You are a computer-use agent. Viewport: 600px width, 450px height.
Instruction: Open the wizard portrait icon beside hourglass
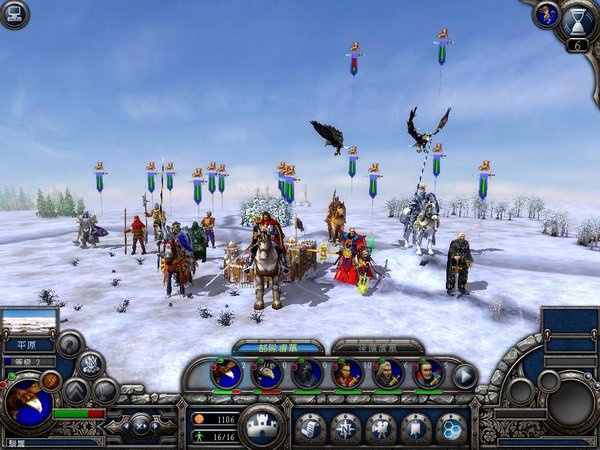point(546,14)
